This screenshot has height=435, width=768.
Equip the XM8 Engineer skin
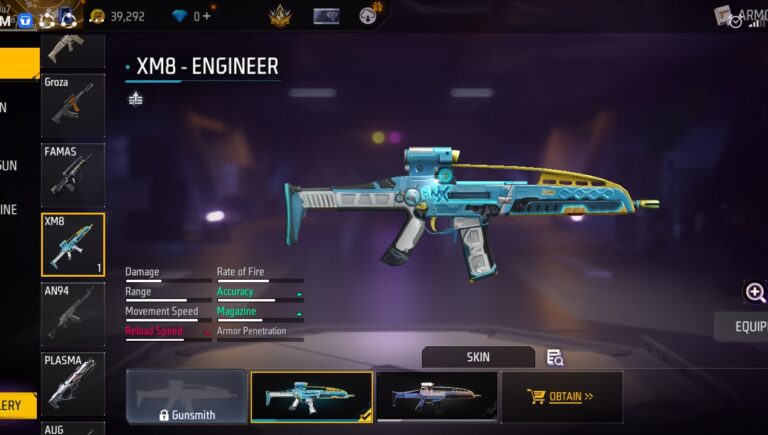point(745,327)
